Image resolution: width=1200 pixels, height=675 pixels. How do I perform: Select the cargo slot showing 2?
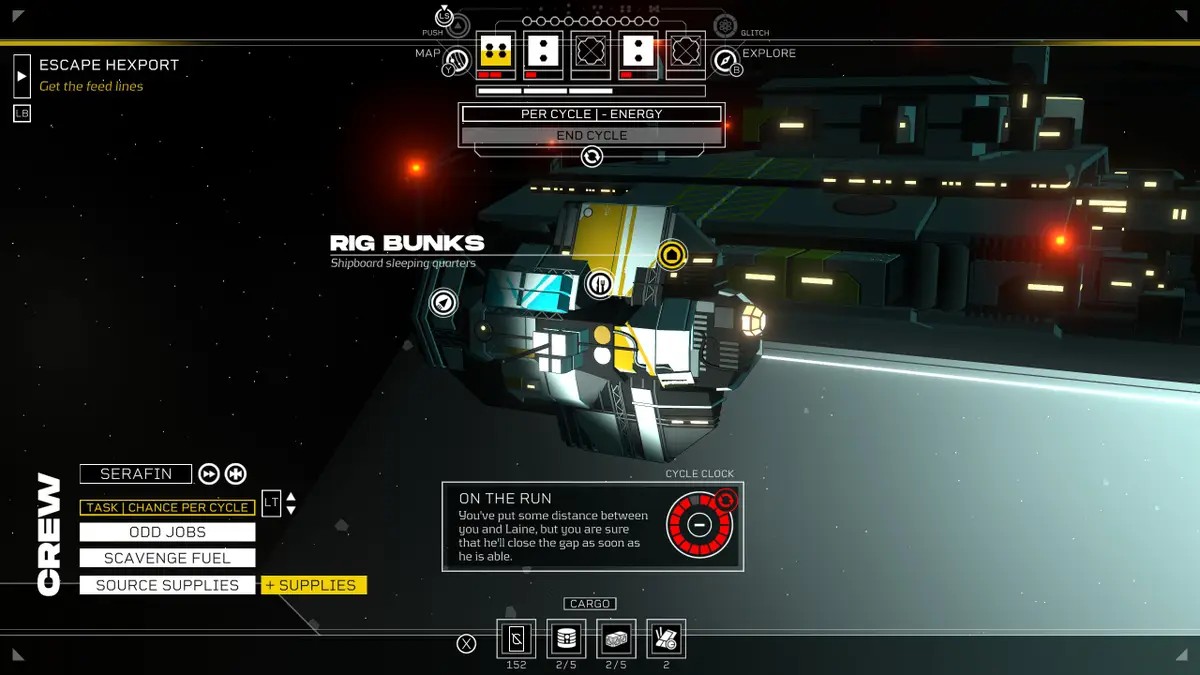[x=666, y=638]
